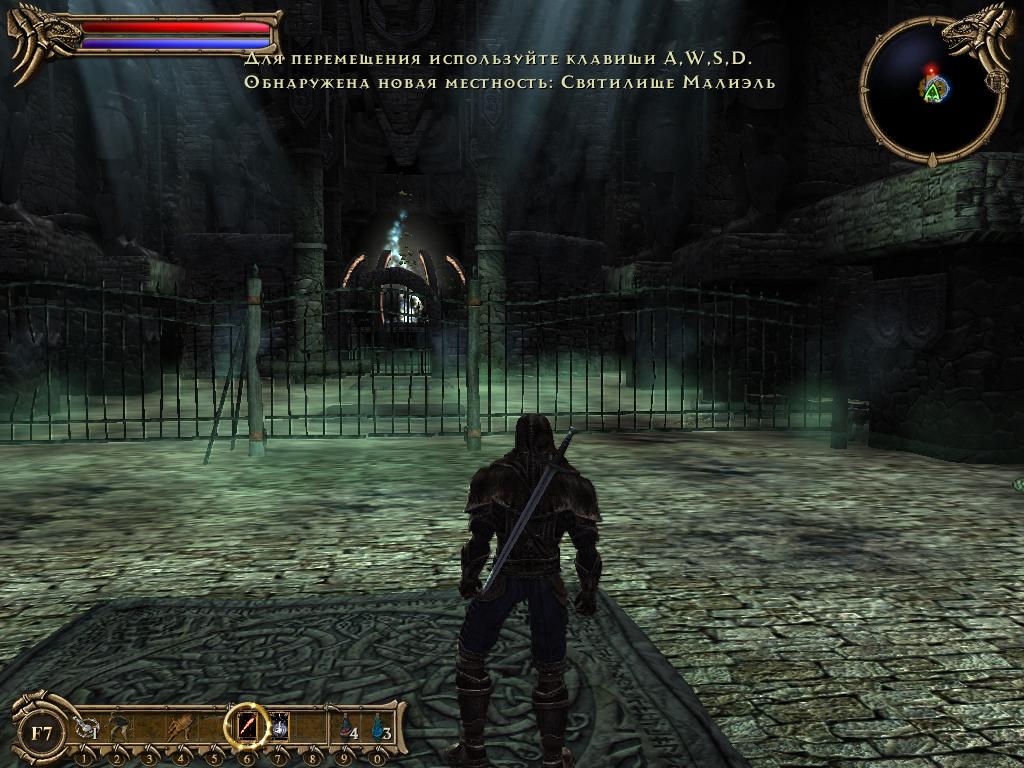The image size is (1024, 768).
Task: Activate the white swirl skill card
Action: (x=280, y=727)
